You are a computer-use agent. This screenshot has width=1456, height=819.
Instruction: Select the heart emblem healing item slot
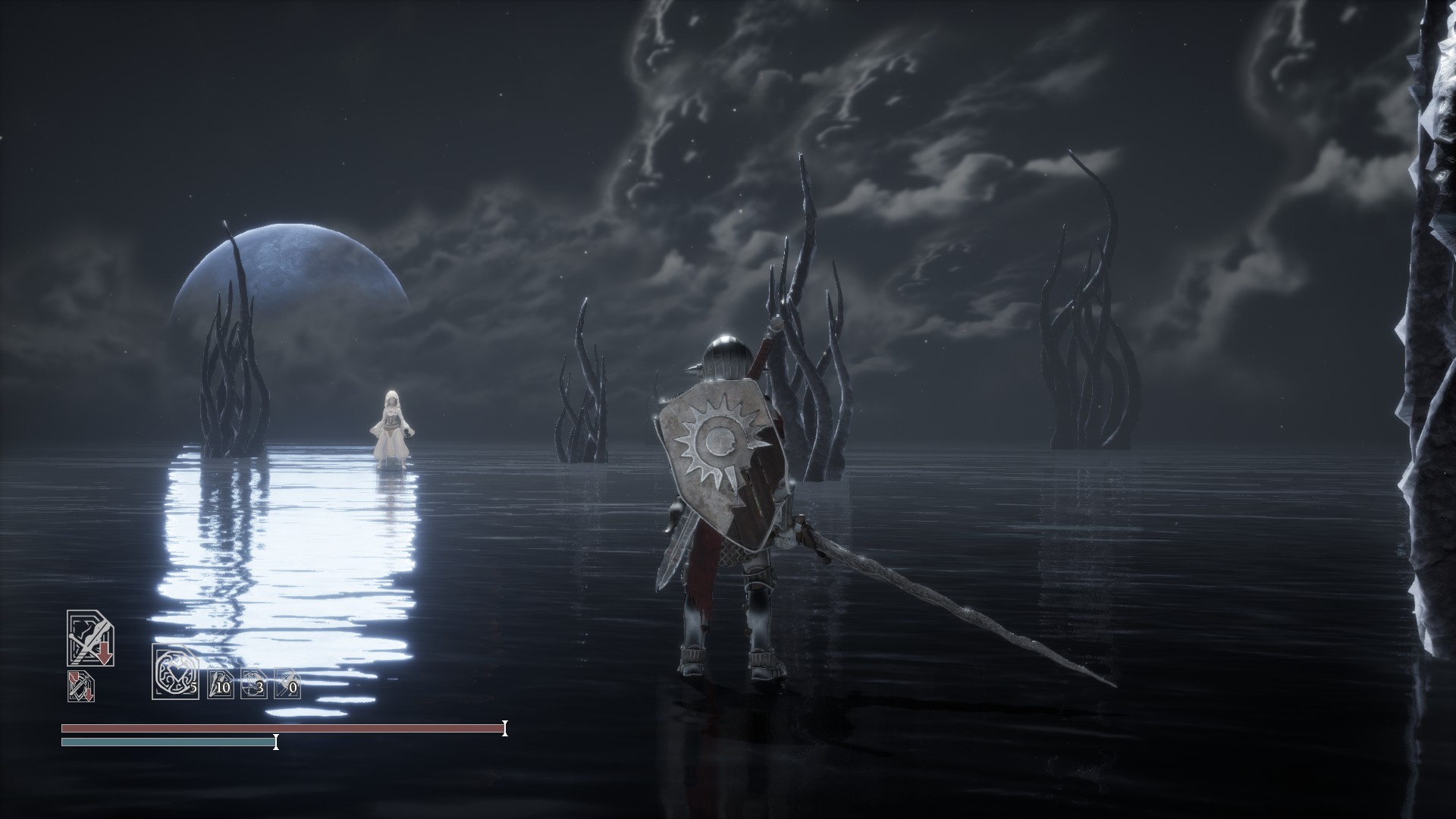(174, 671)
